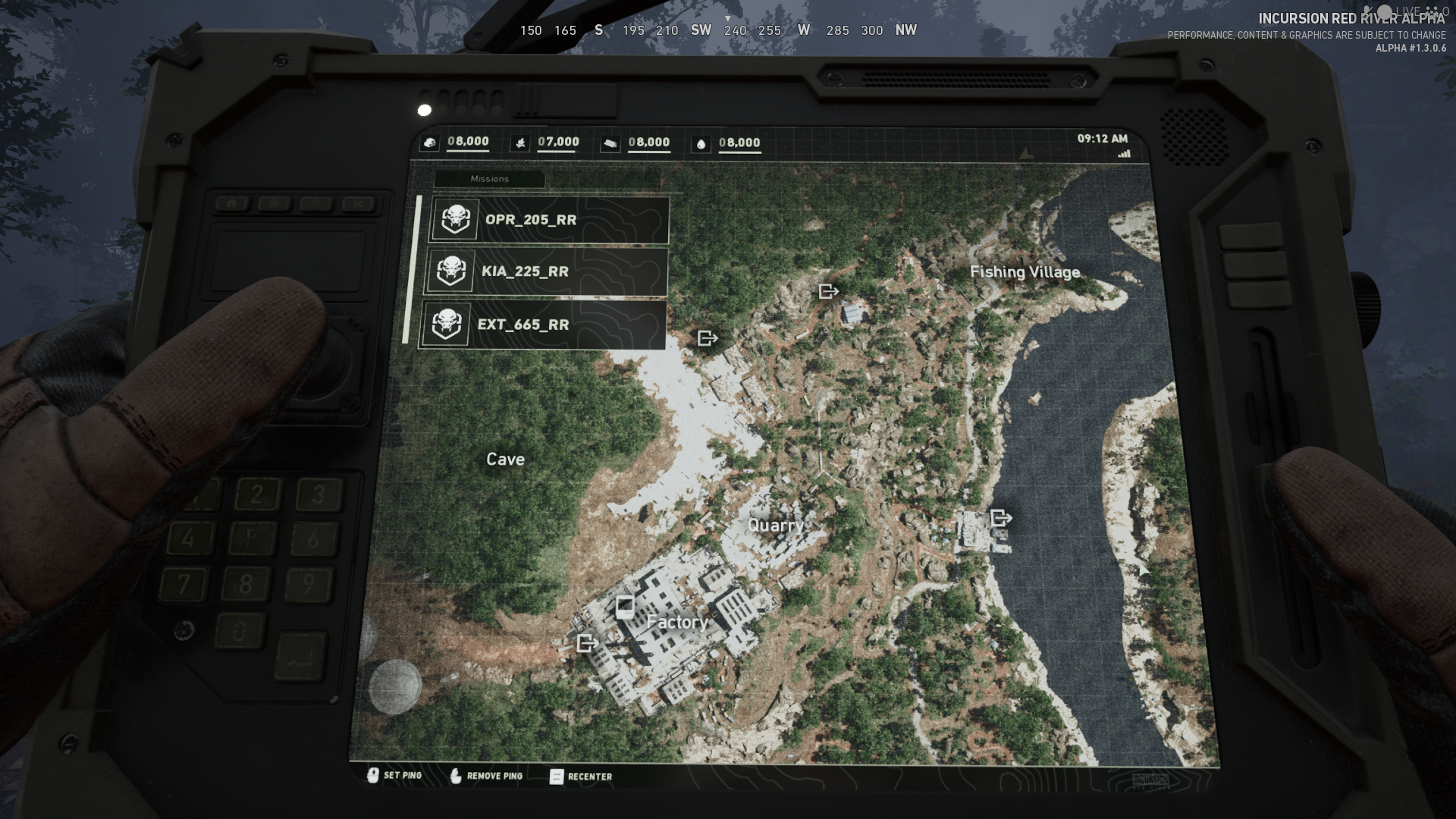This screenshot has width=1456, height=819.
Task: Select the Factory location label
Action: pos(677,623)
